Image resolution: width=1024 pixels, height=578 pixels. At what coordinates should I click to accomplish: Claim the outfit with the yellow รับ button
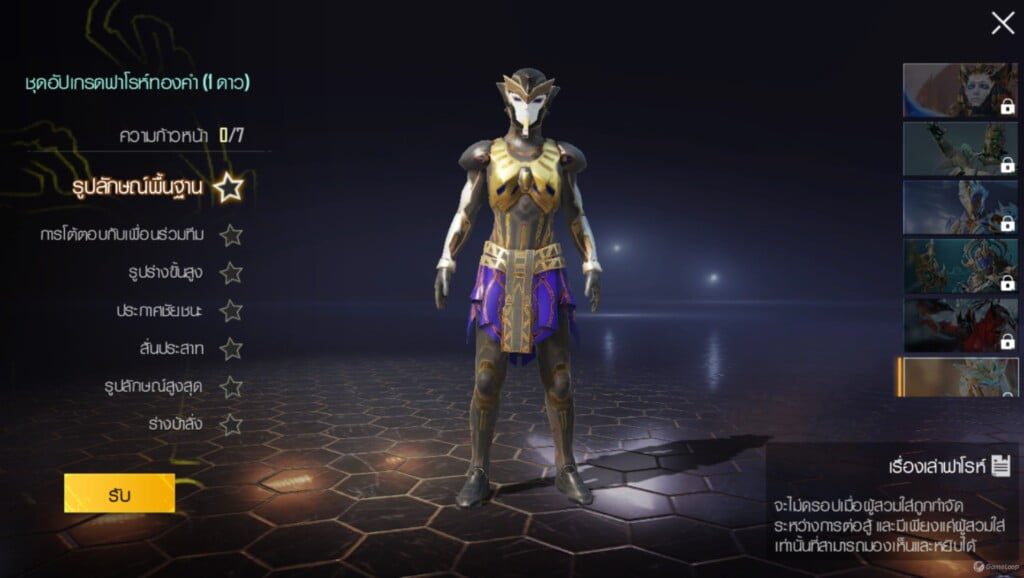(x=119, y=493)
